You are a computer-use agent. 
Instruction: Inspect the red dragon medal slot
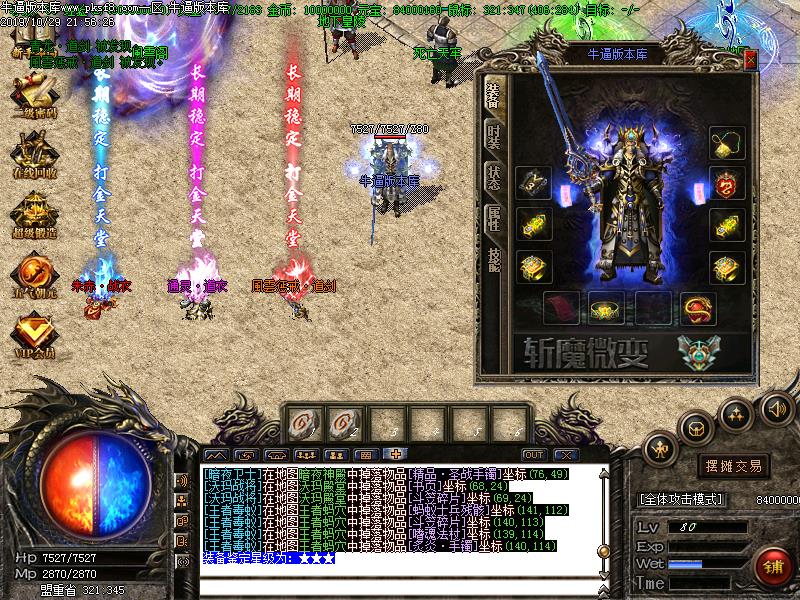pos(727,185)
